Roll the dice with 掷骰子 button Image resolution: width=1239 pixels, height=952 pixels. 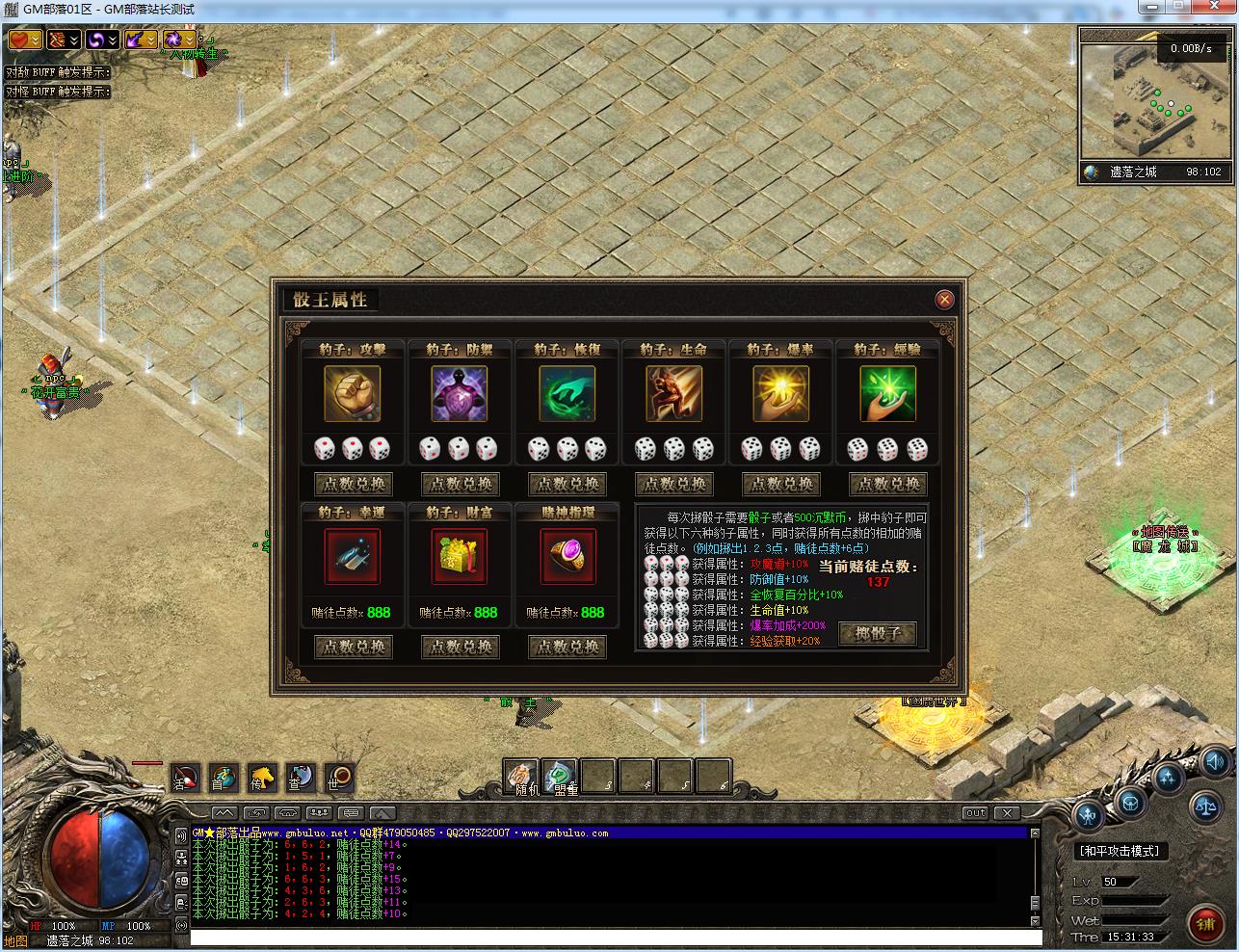tap(877, 633)
